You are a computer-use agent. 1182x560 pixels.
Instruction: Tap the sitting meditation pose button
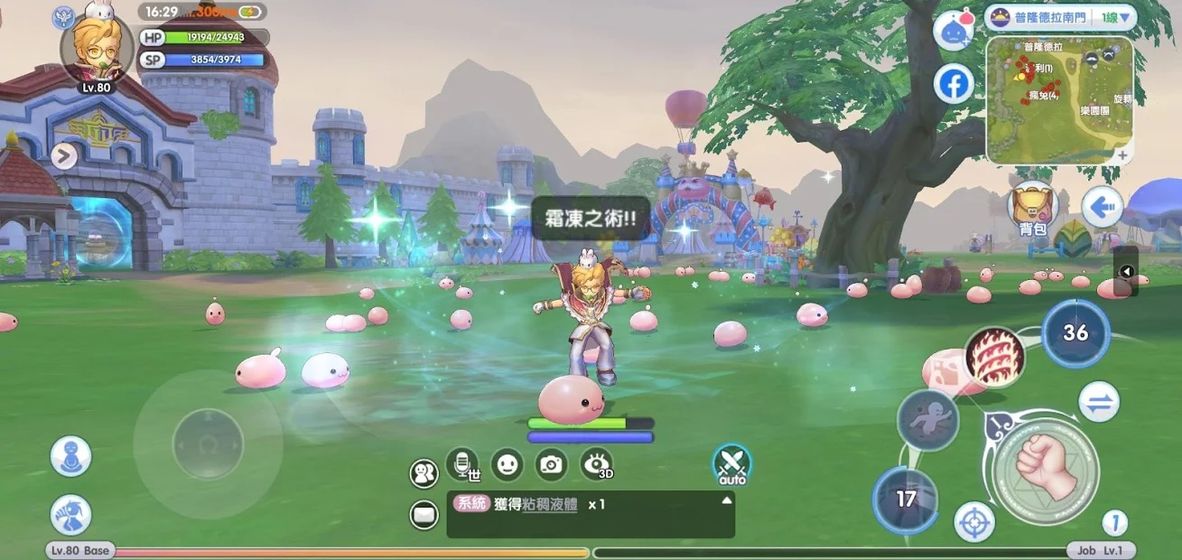tap(71, 456)
